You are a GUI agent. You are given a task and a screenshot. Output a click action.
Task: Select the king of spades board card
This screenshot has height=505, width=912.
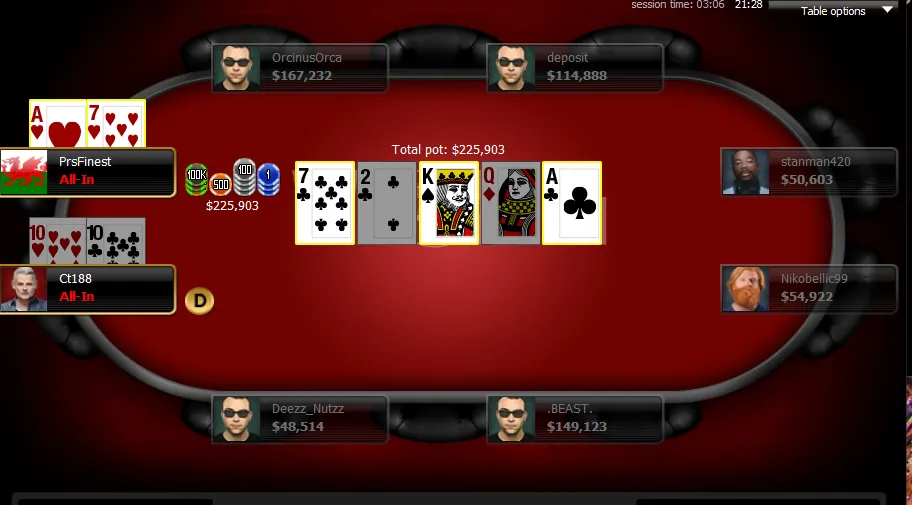(x=449, y=203)
